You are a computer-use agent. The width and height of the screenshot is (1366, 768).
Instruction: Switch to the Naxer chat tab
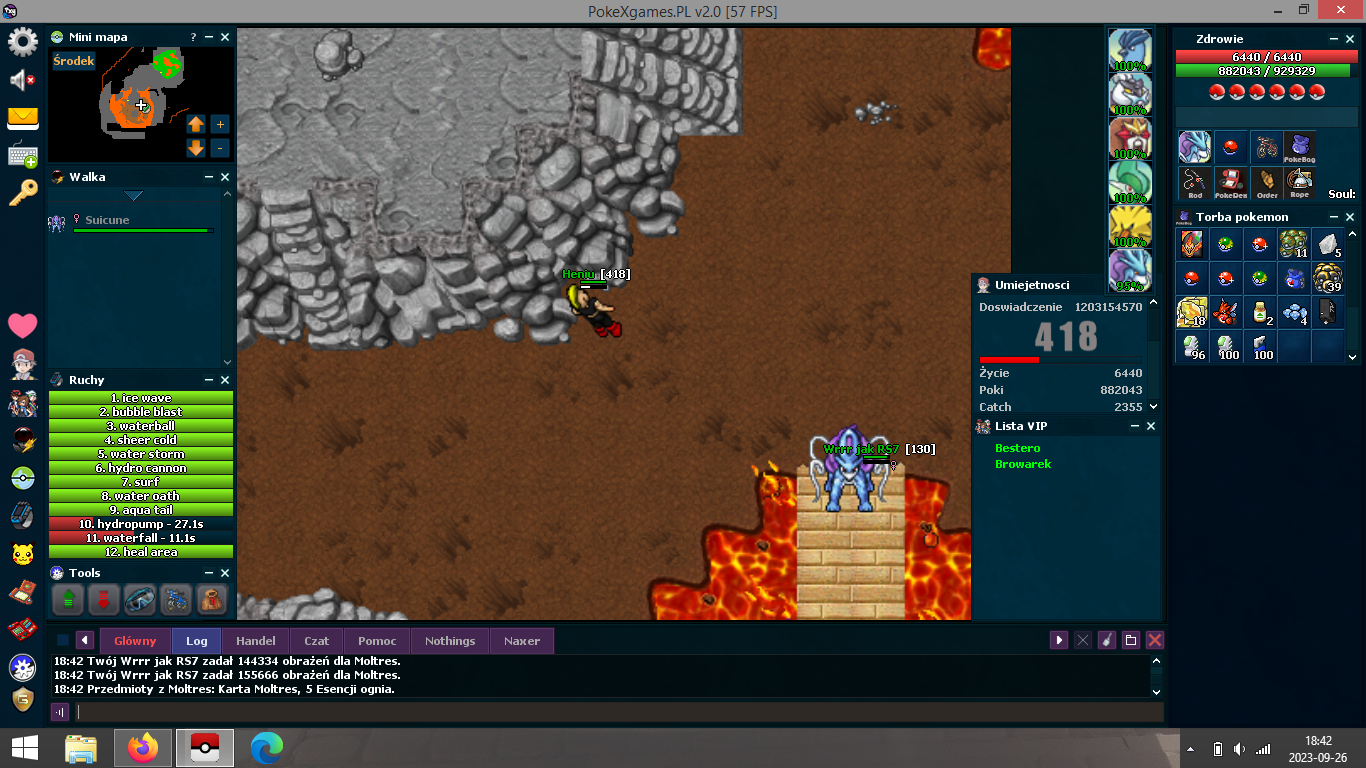[522, 641]
